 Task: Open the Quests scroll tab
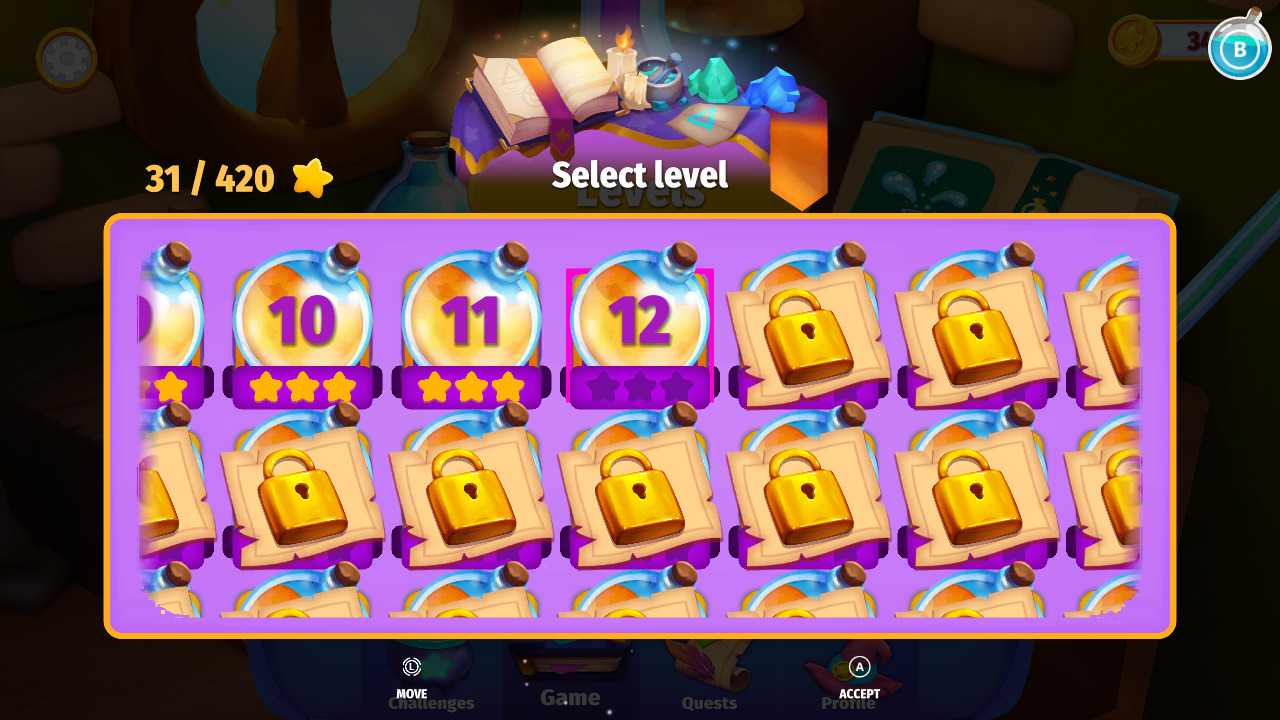tap(709, 680)
